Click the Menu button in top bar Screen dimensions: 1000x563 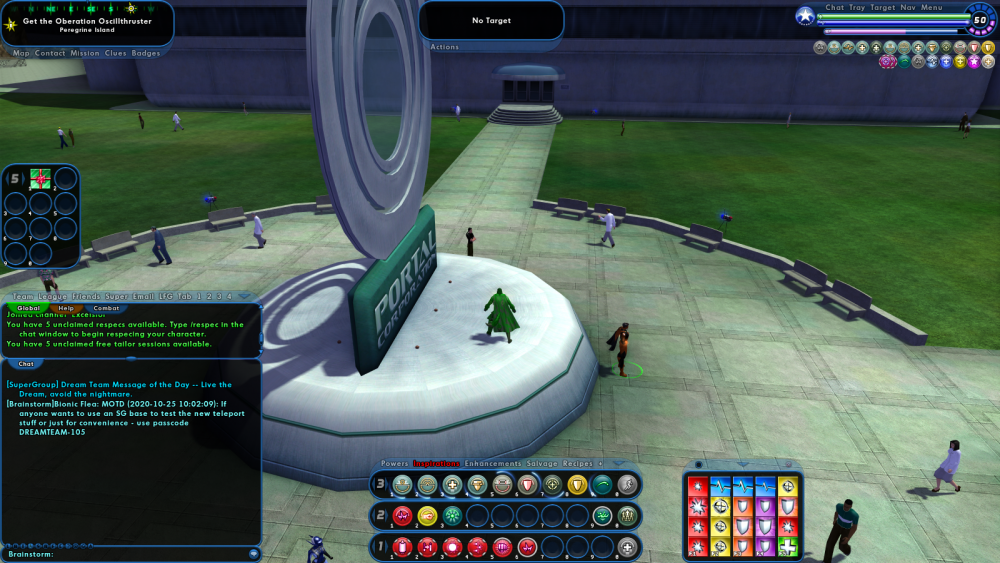932,8
